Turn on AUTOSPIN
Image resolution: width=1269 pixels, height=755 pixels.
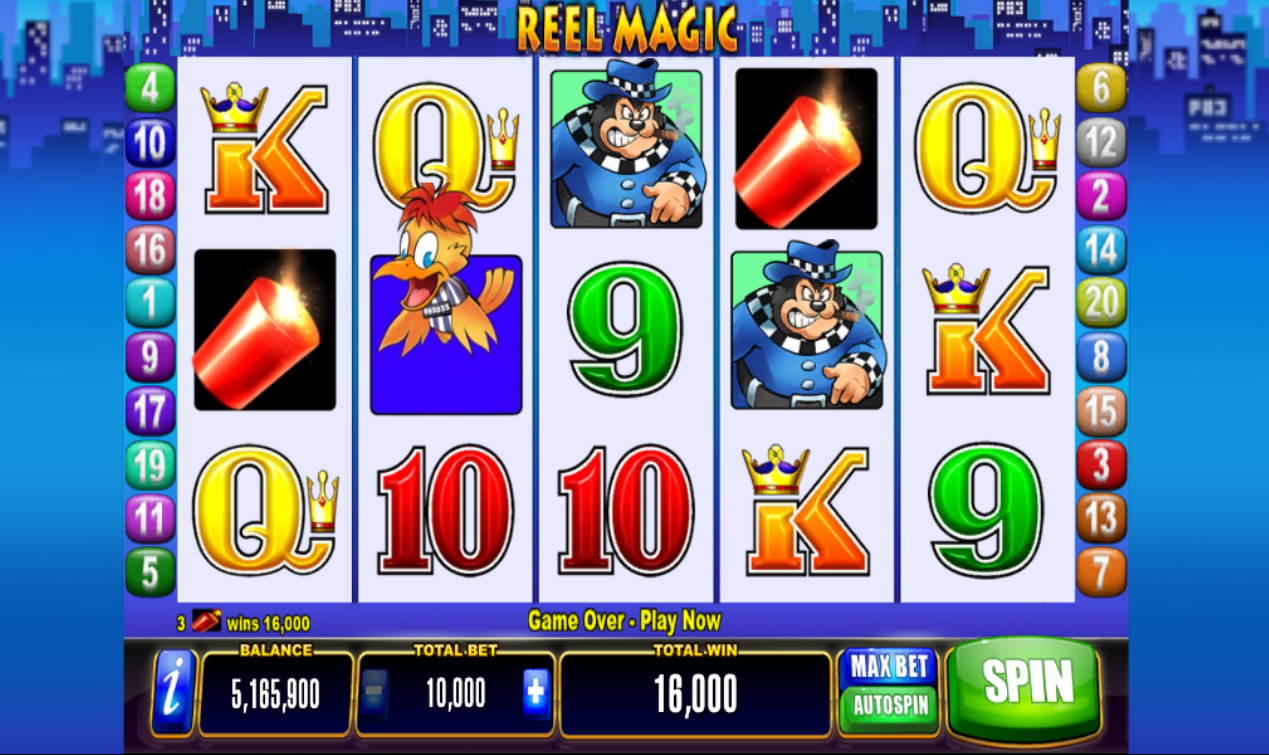(x=889, y=705)
